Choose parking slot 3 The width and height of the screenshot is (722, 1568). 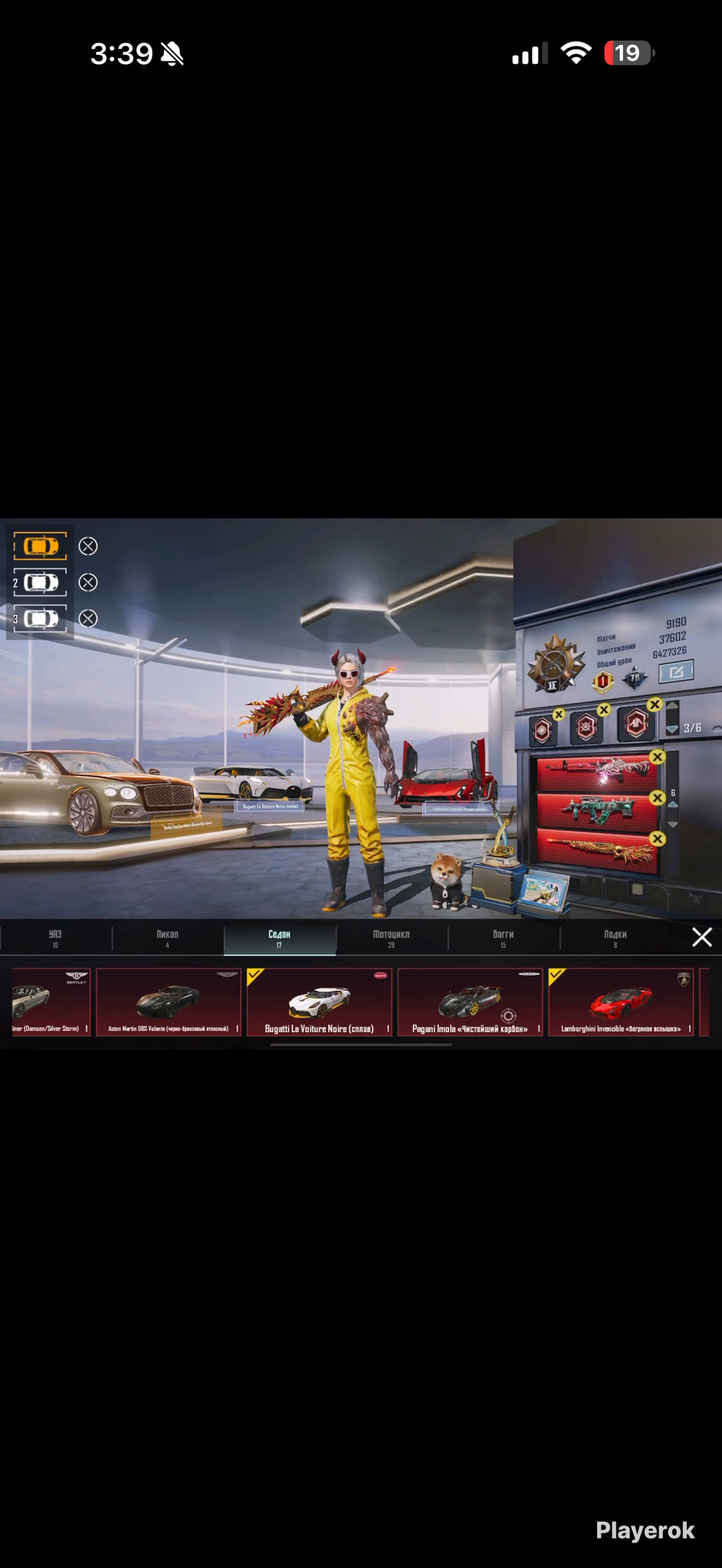tap(40, 618)
